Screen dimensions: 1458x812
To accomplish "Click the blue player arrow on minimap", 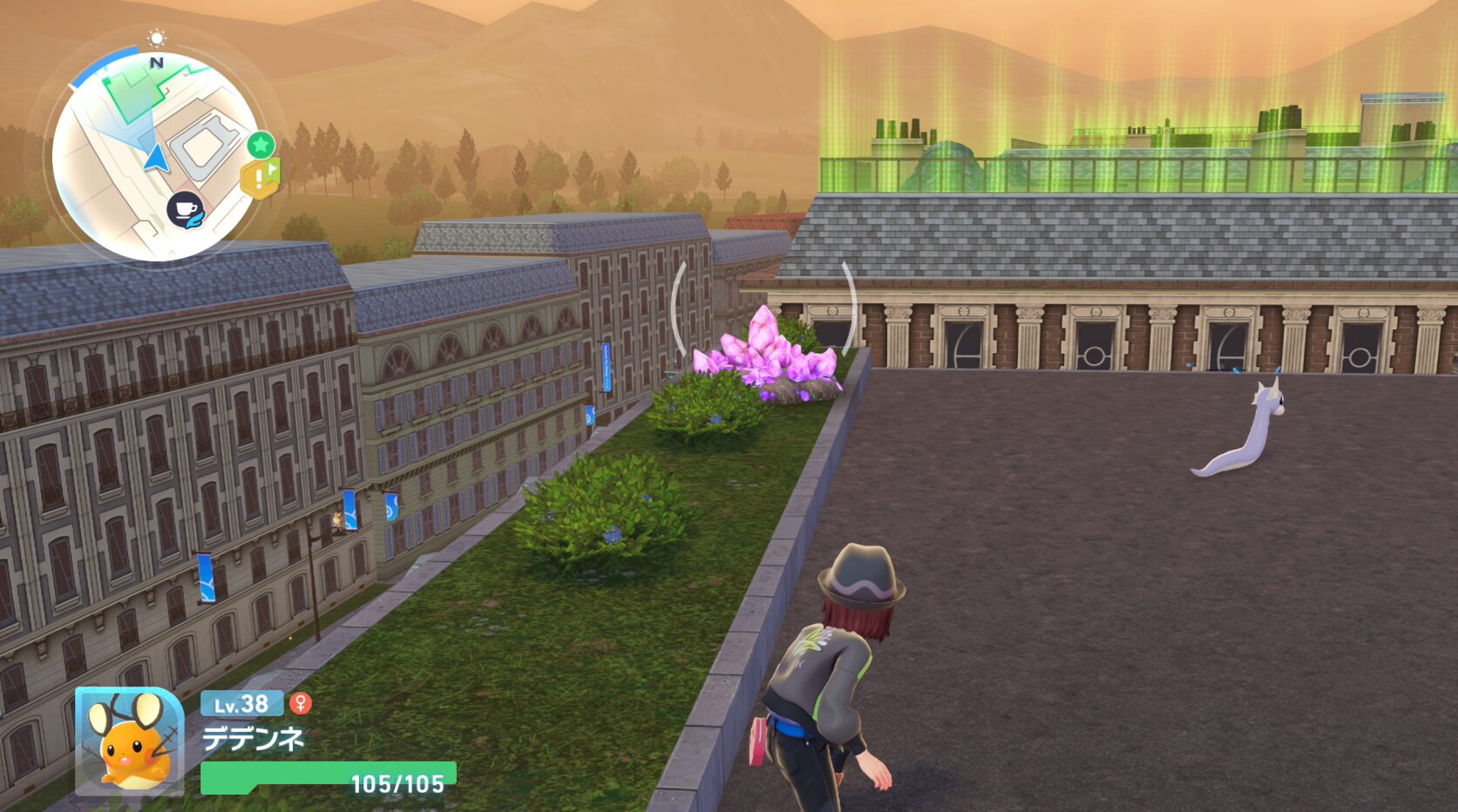I will coord(156,159).
